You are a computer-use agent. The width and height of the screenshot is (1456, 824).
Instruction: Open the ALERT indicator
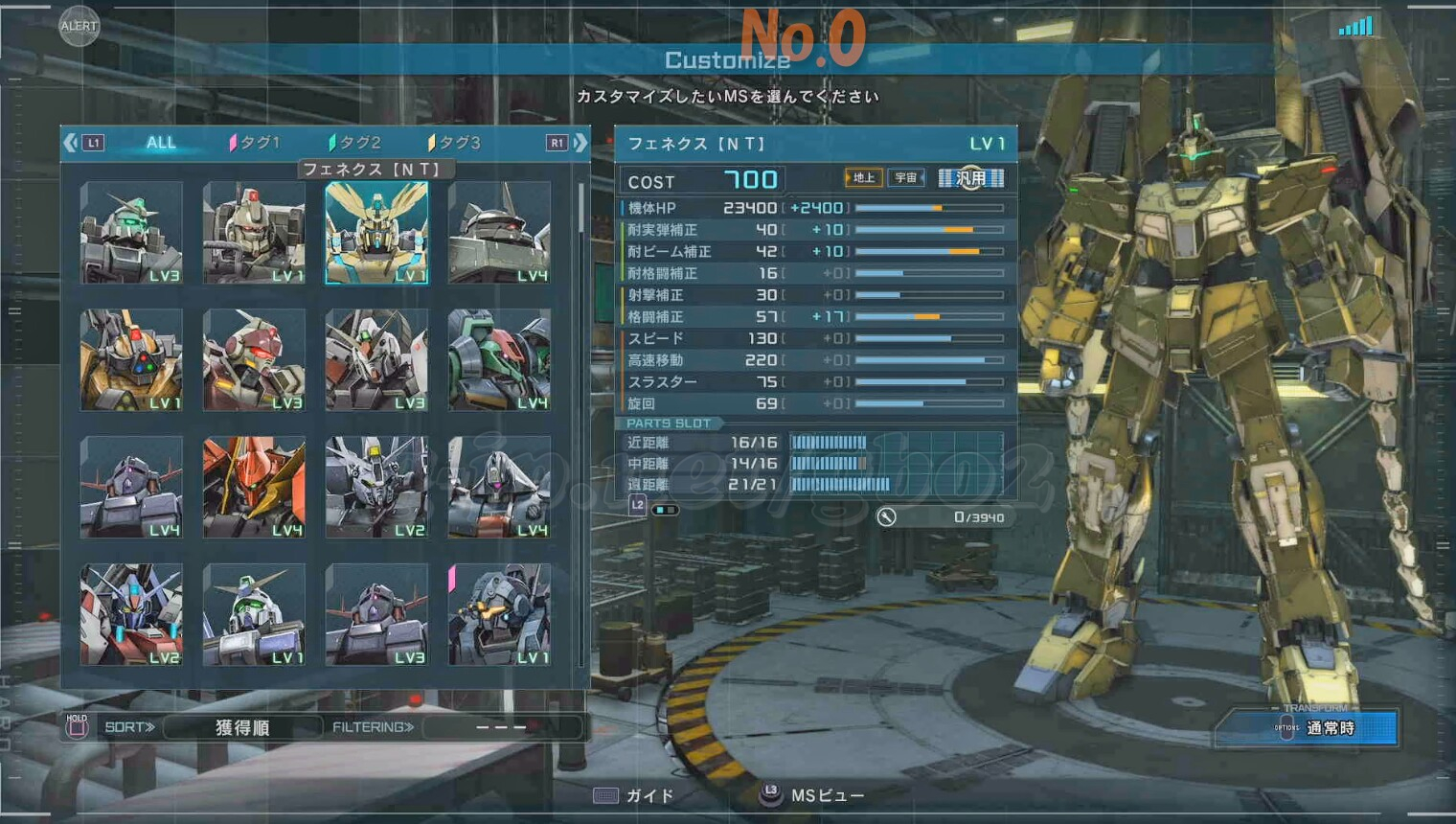coord(79,26)
